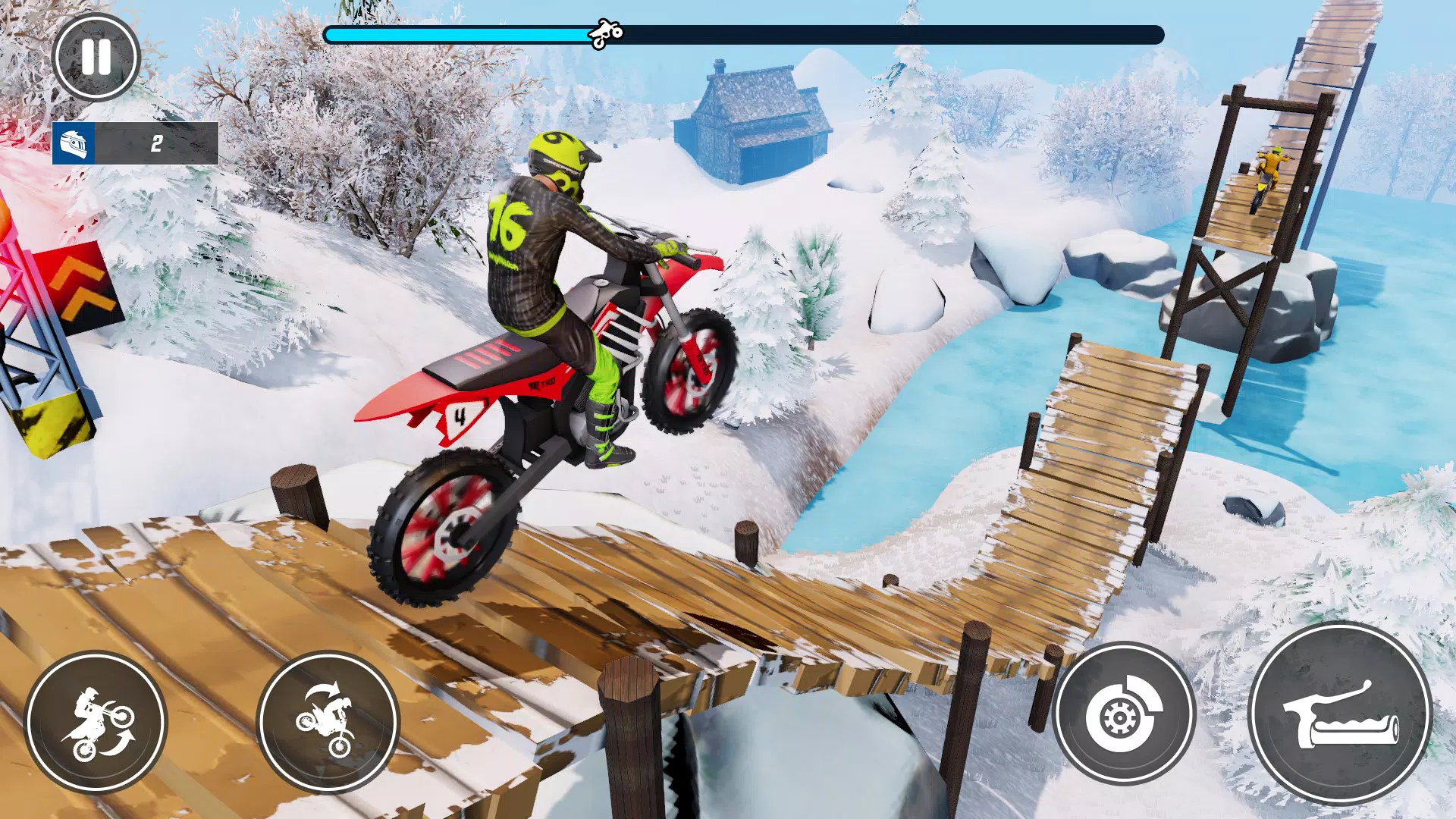This screenshot has height=819, width=1456.
Task: Select the helmet collectible counter panel
Action: 135,144
